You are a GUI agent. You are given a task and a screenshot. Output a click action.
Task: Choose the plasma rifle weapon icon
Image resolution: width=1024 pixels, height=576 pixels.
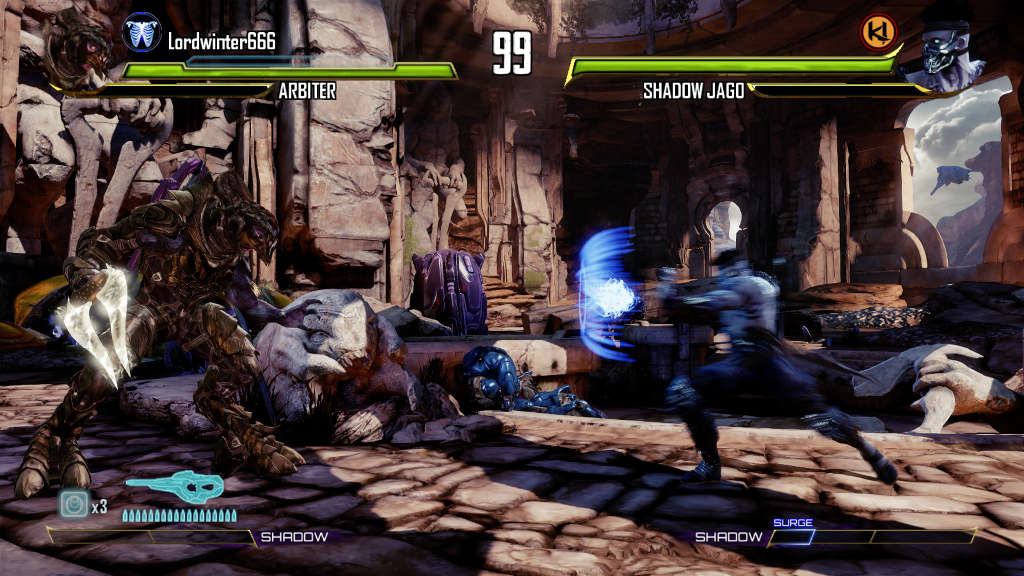pyautogui.click(x=176, y=489)
